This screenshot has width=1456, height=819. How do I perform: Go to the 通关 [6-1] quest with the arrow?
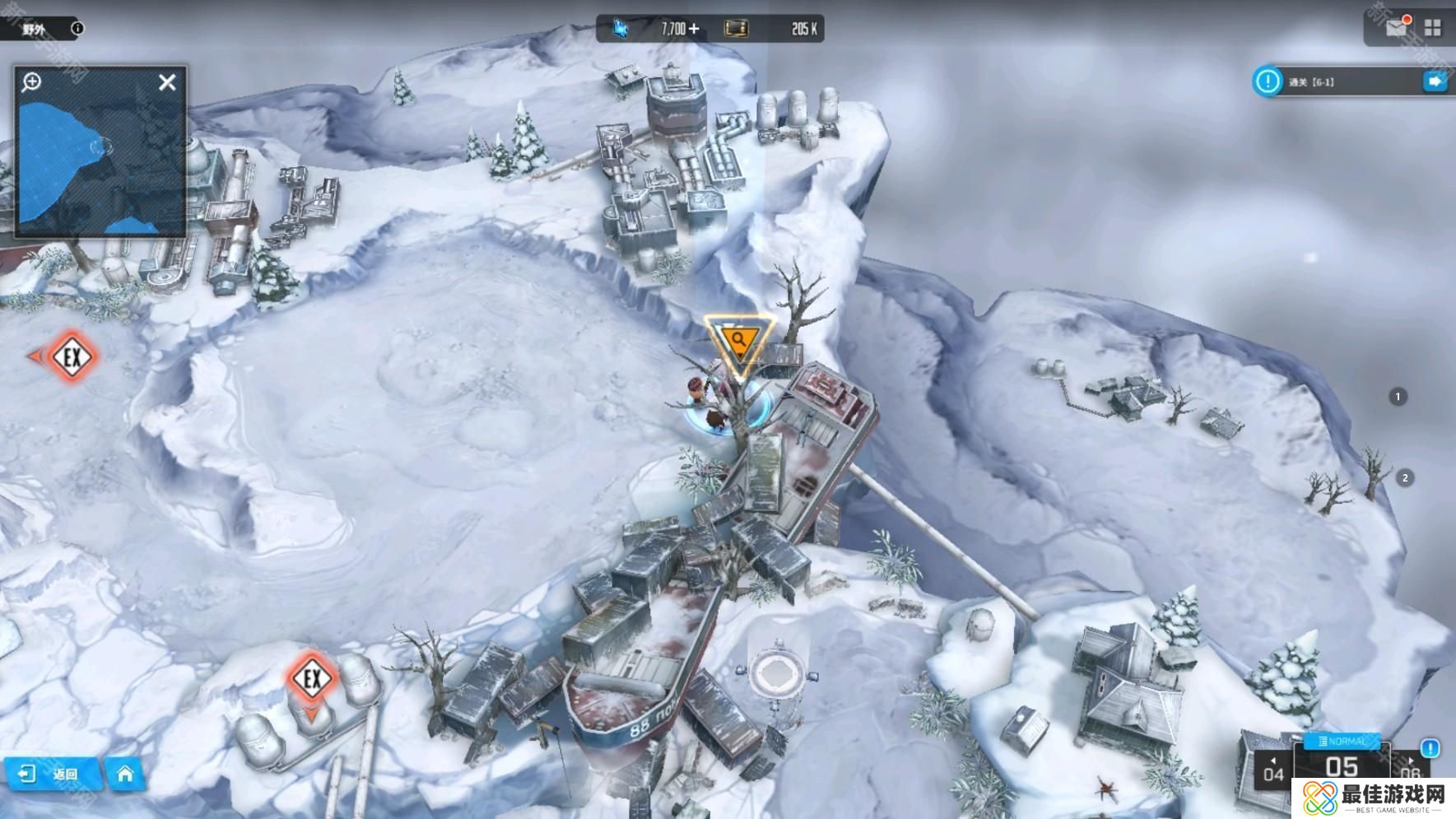[x=1435, y=81]
